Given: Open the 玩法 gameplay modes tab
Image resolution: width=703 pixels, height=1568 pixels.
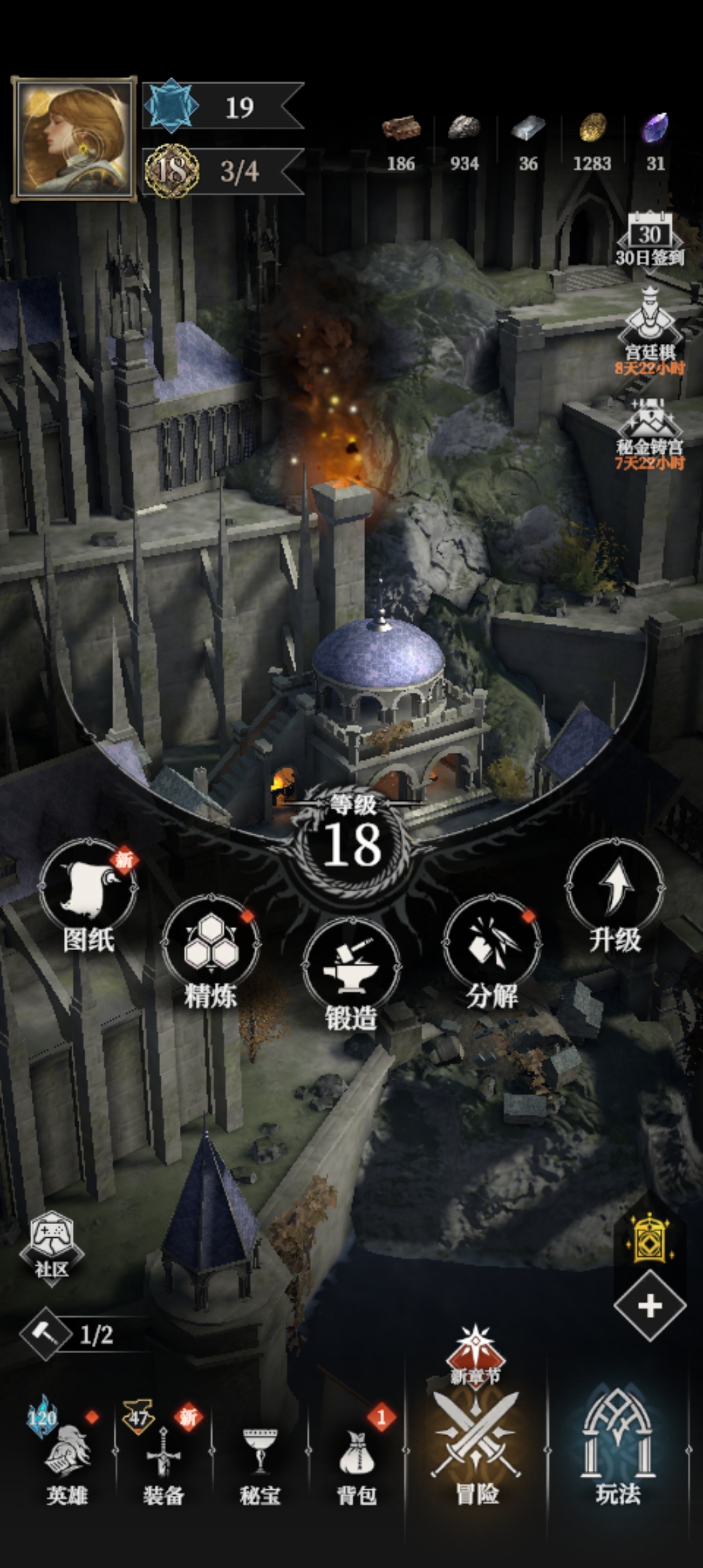Looking at the screenshot, I should (618, 1446).
